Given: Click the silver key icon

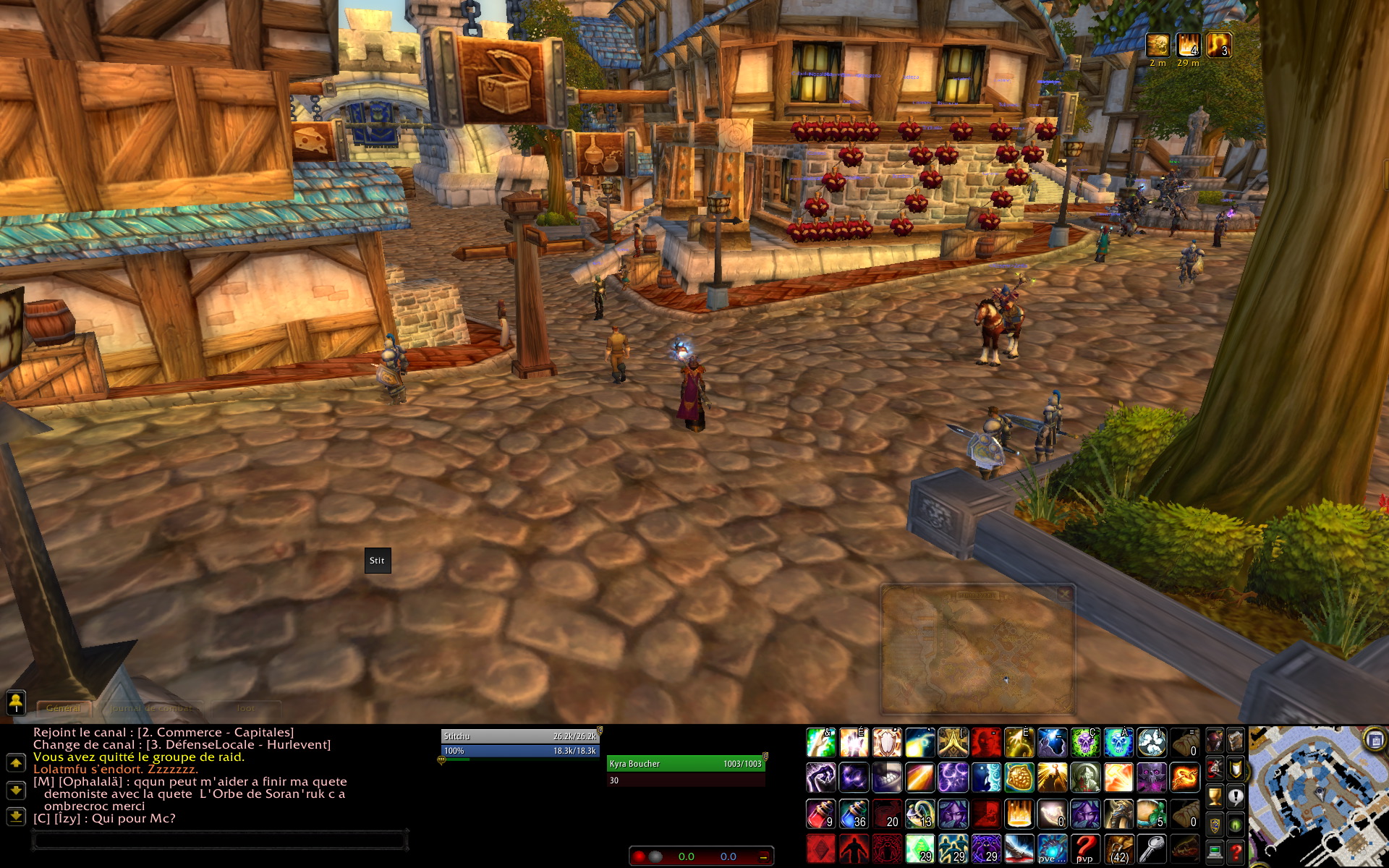Looking at the screenshot, I should (1152, 848).
